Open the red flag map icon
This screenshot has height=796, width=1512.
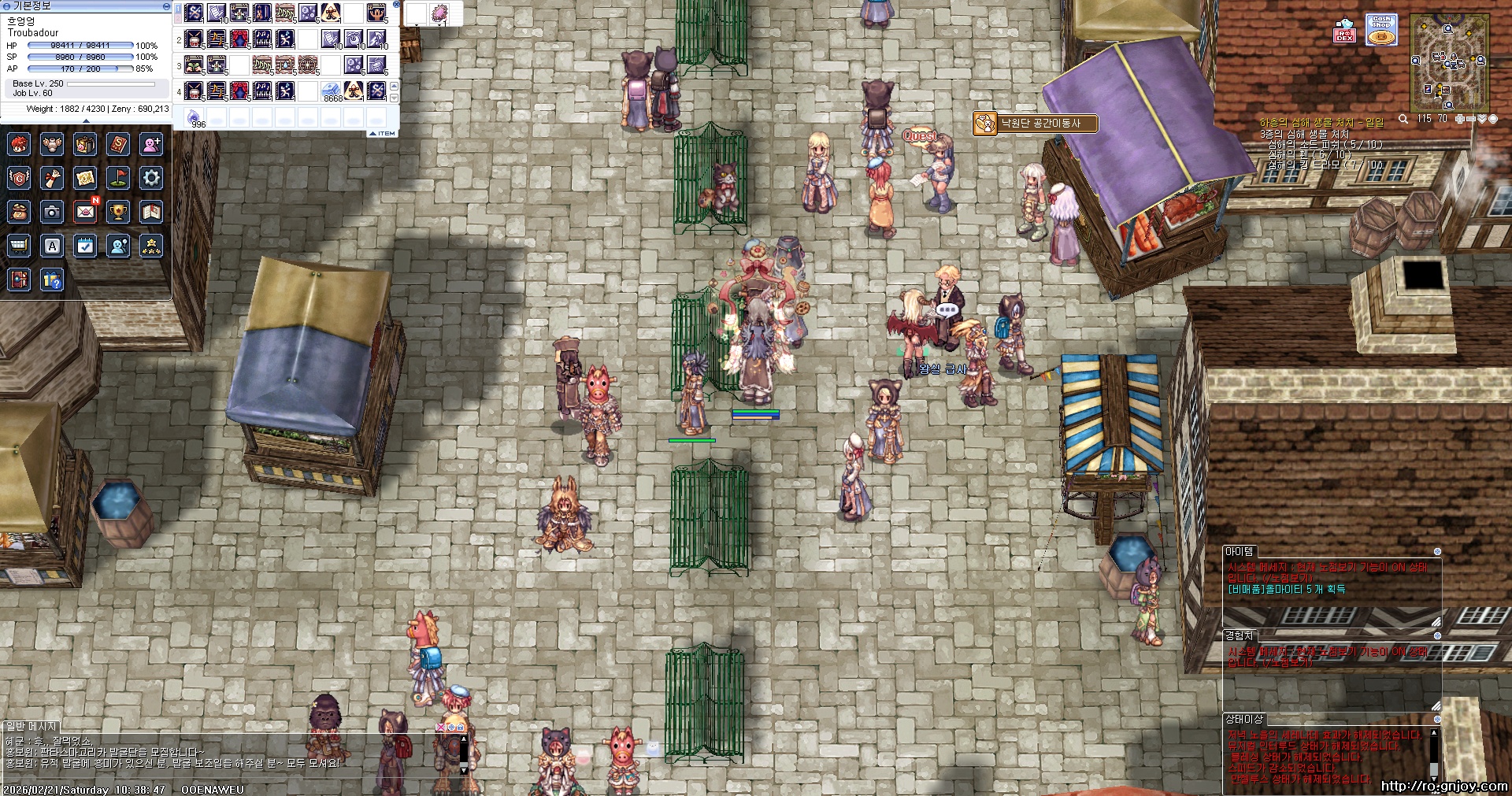coord(118,178)
